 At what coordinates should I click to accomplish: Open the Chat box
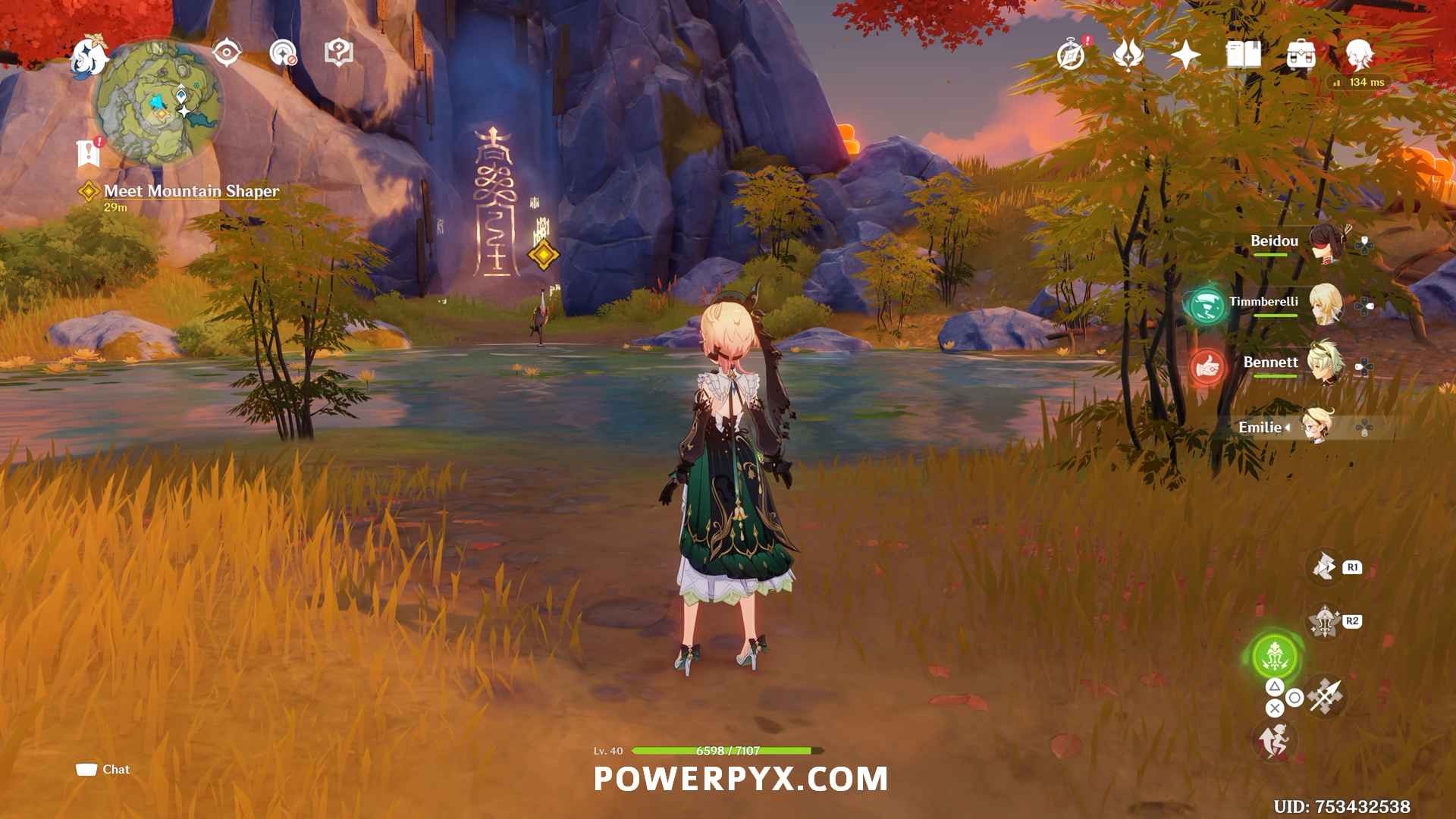tap(104, 770)
